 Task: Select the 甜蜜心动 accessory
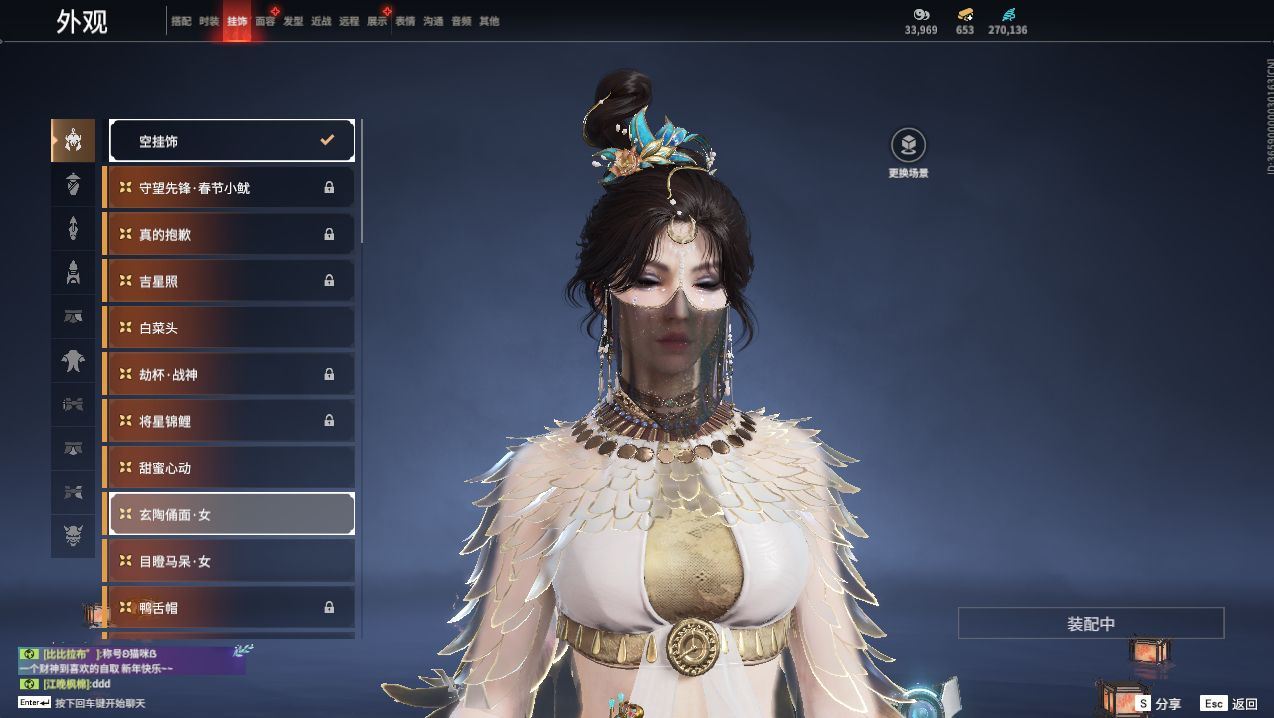pos(230,468)
